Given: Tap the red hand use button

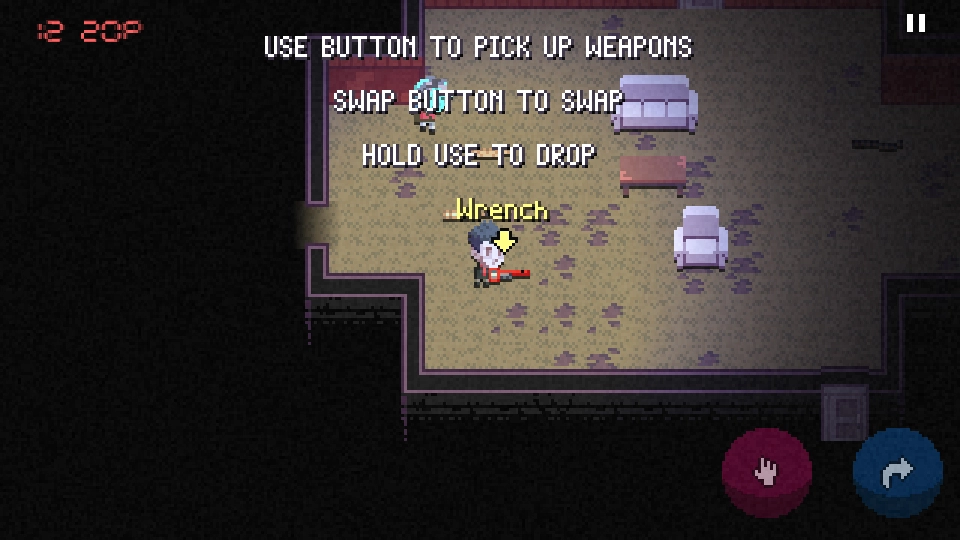Looking at the screenshot, I should (x=767, y=472).
